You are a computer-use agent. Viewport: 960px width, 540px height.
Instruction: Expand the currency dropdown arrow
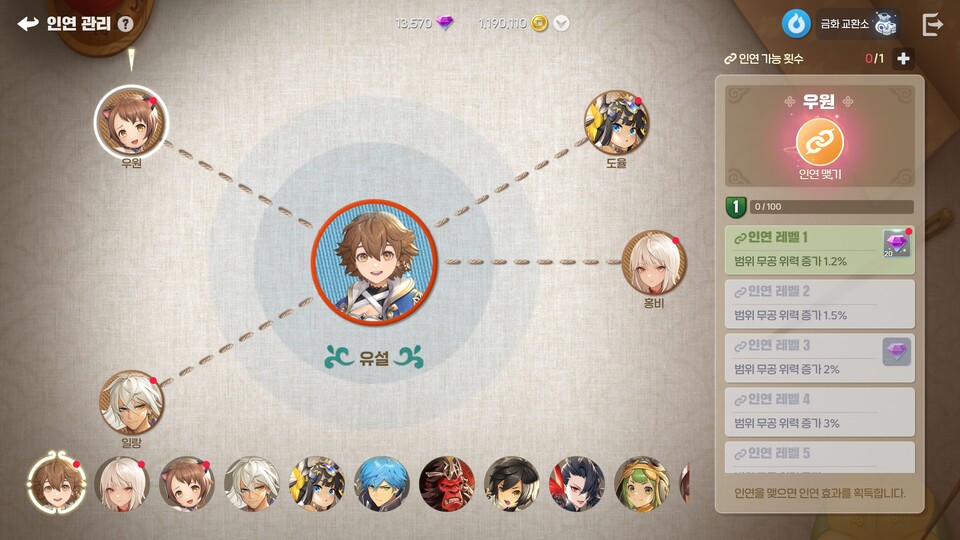coord(562,24)
